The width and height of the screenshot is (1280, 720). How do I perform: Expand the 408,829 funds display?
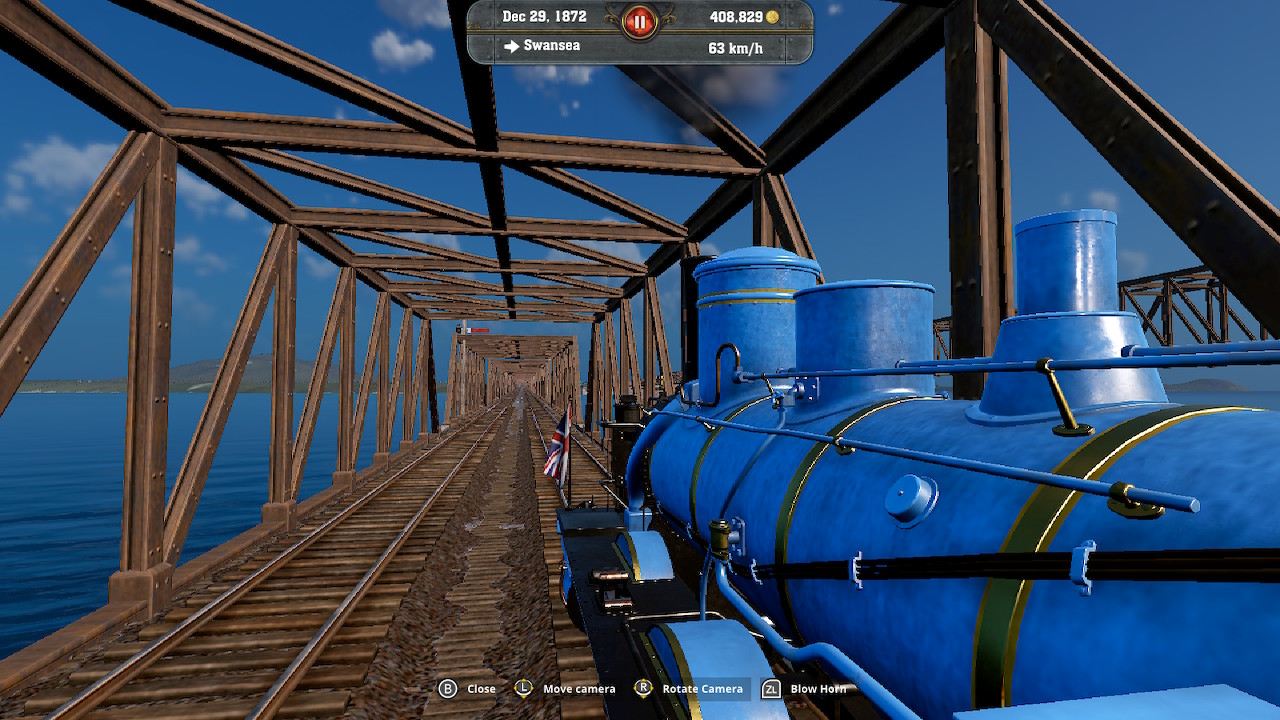click(735, 17)
